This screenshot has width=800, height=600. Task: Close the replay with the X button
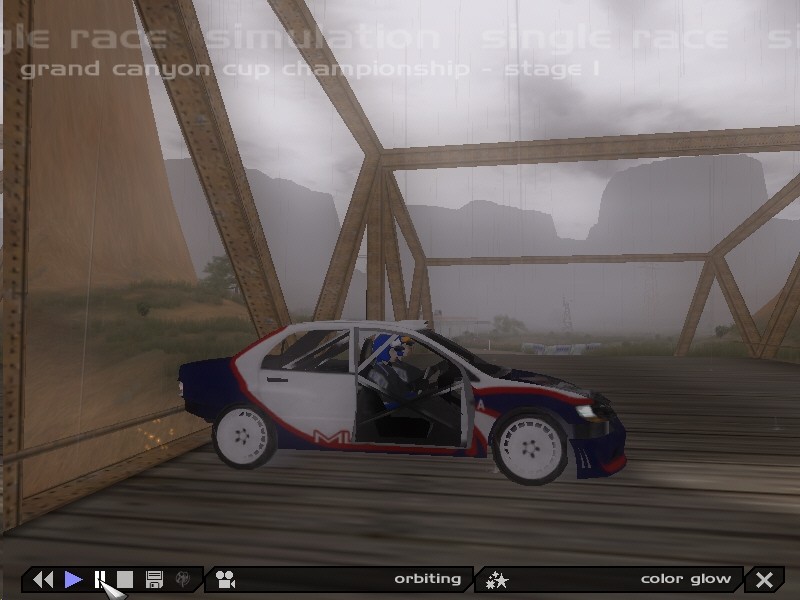[x=765, y=579]
